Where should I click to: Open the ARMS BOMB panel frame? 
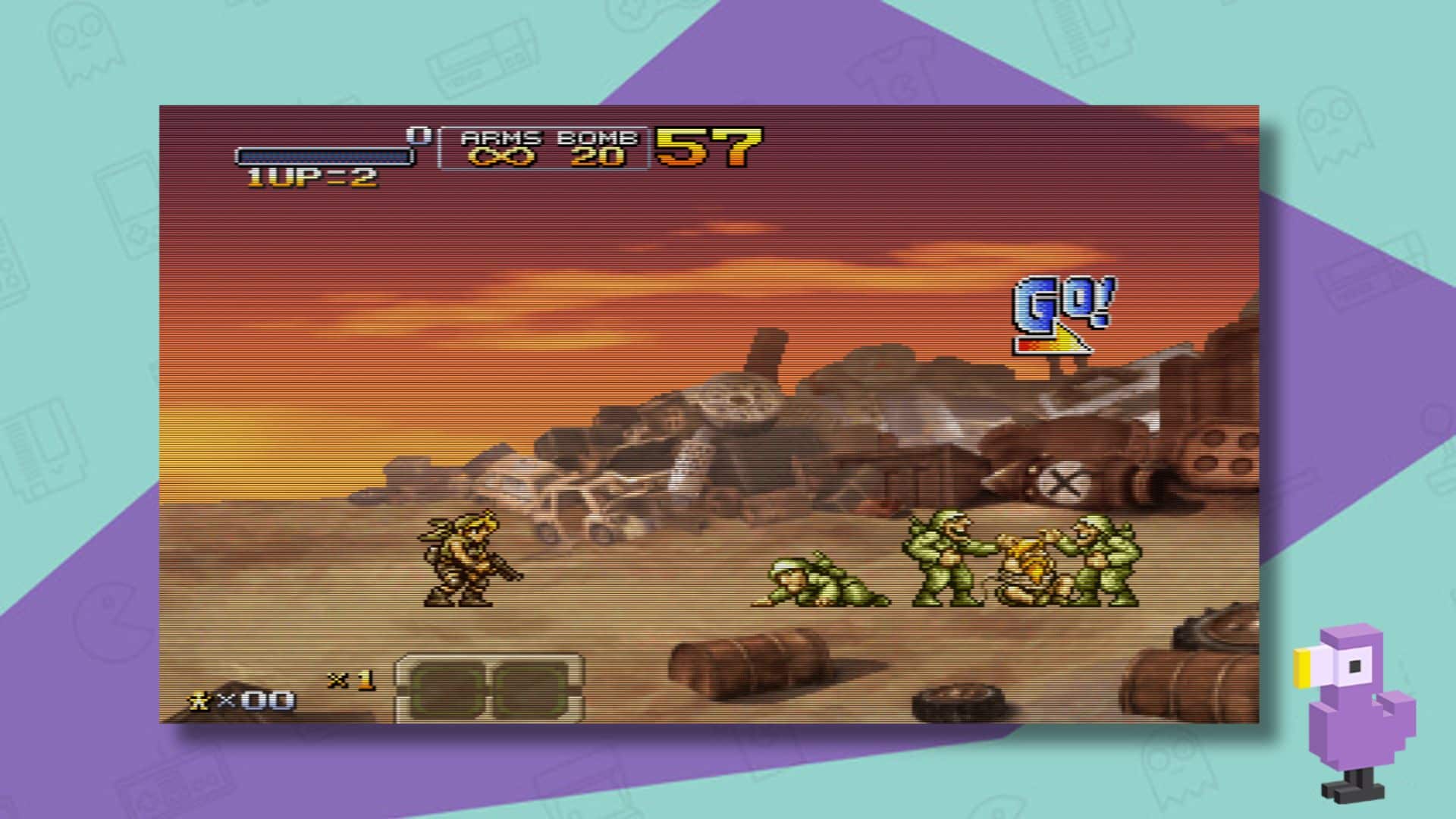[544, 149]
